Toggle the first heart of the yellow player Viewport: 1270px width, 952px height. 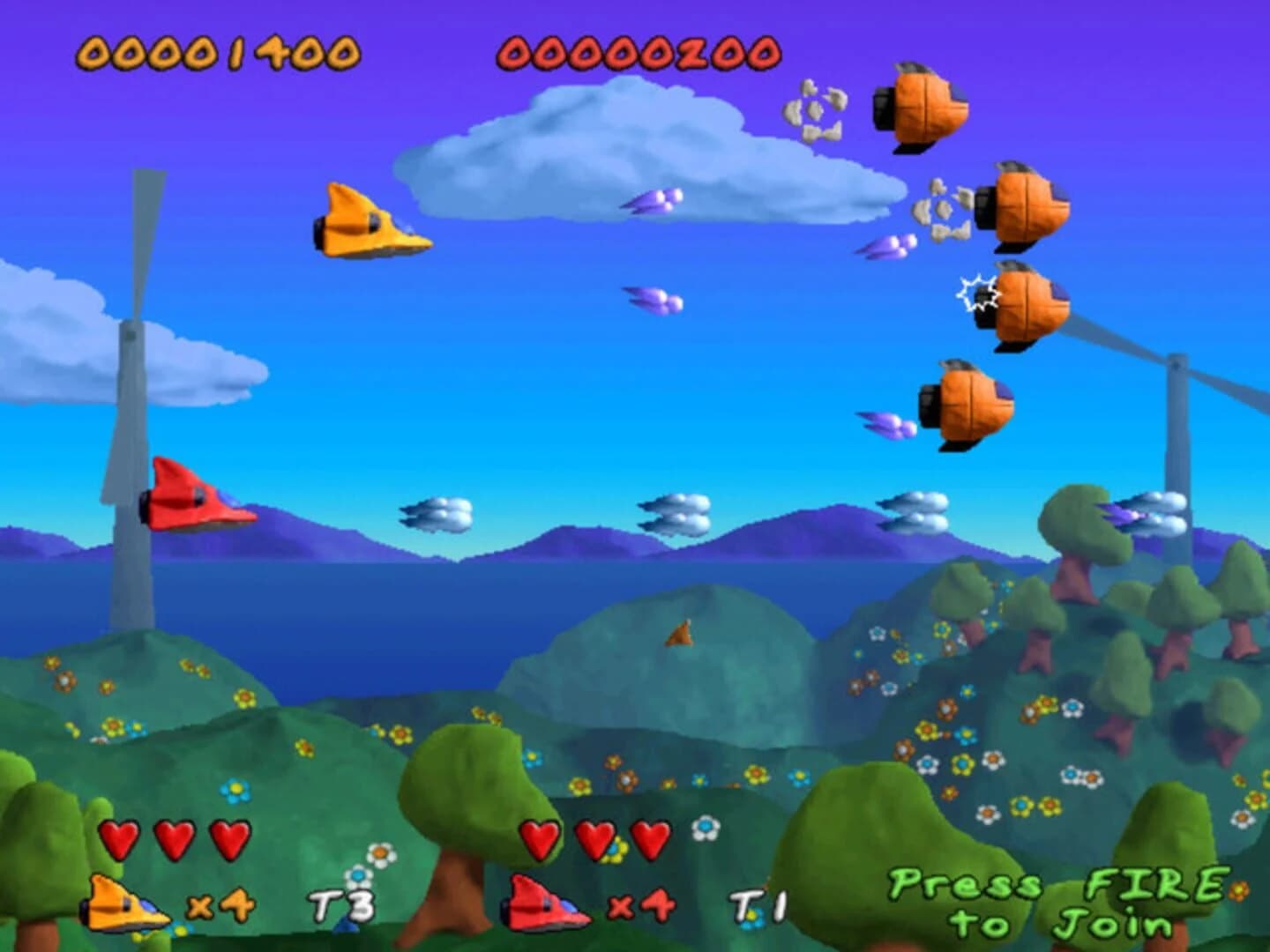(x=120, y=837)
